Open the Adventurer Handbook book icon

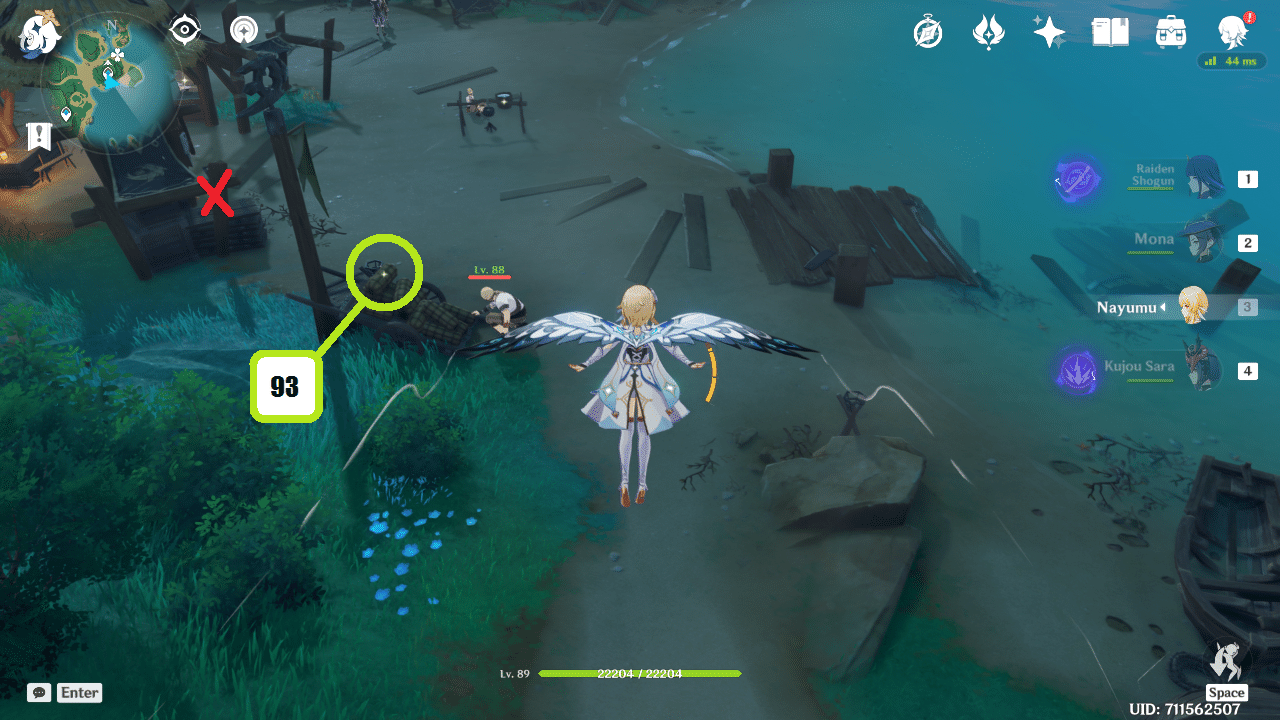click(x=1110, y=31)
